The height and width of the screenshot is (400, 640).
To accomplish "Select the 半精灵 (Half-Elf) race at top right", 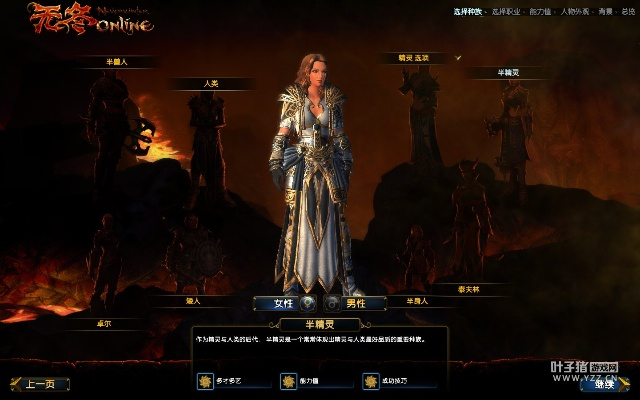I will pyautogui.click(x=507, y=72).
